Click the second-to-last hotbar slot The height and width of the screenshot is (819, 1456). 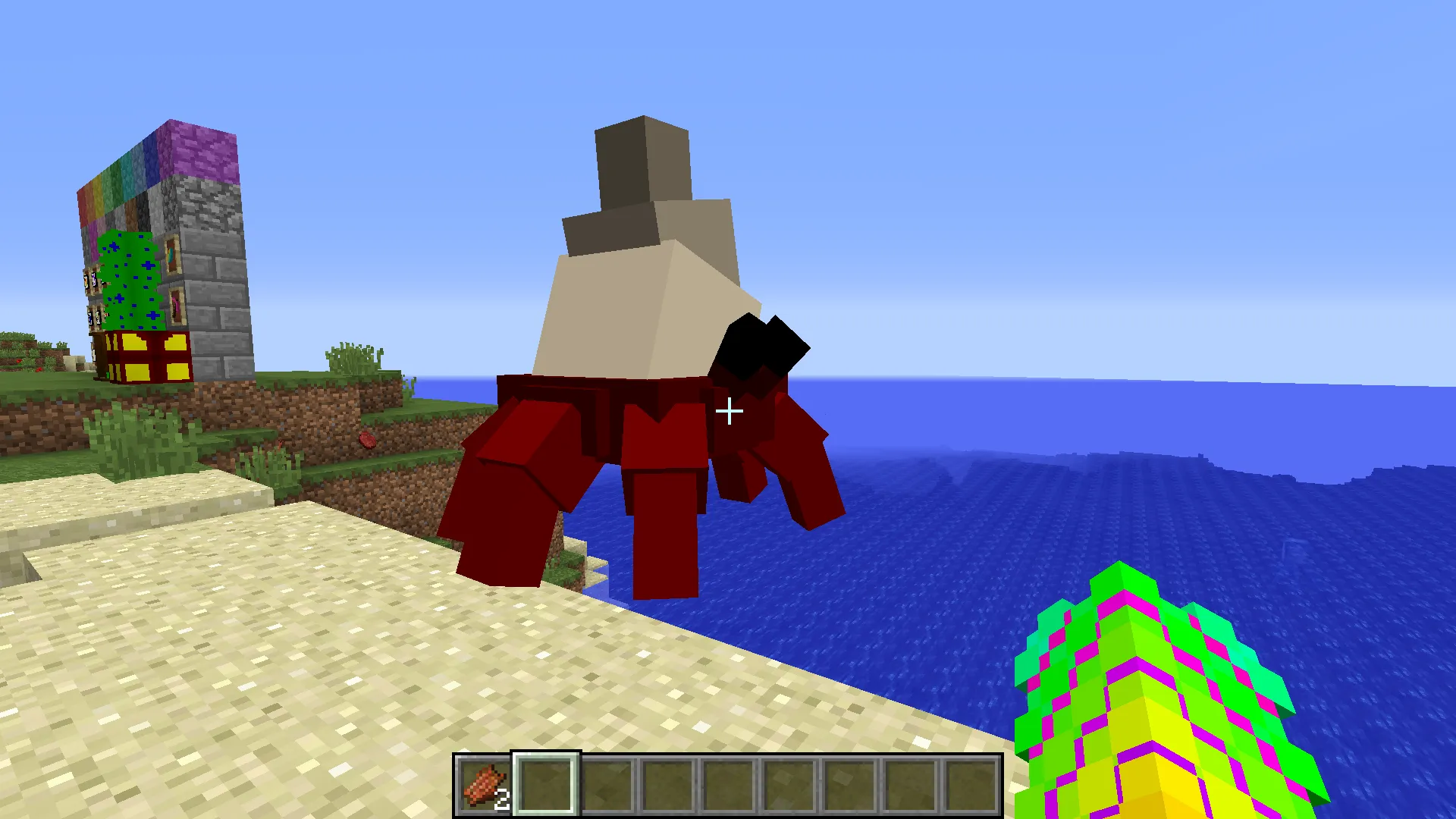(909, 785)
